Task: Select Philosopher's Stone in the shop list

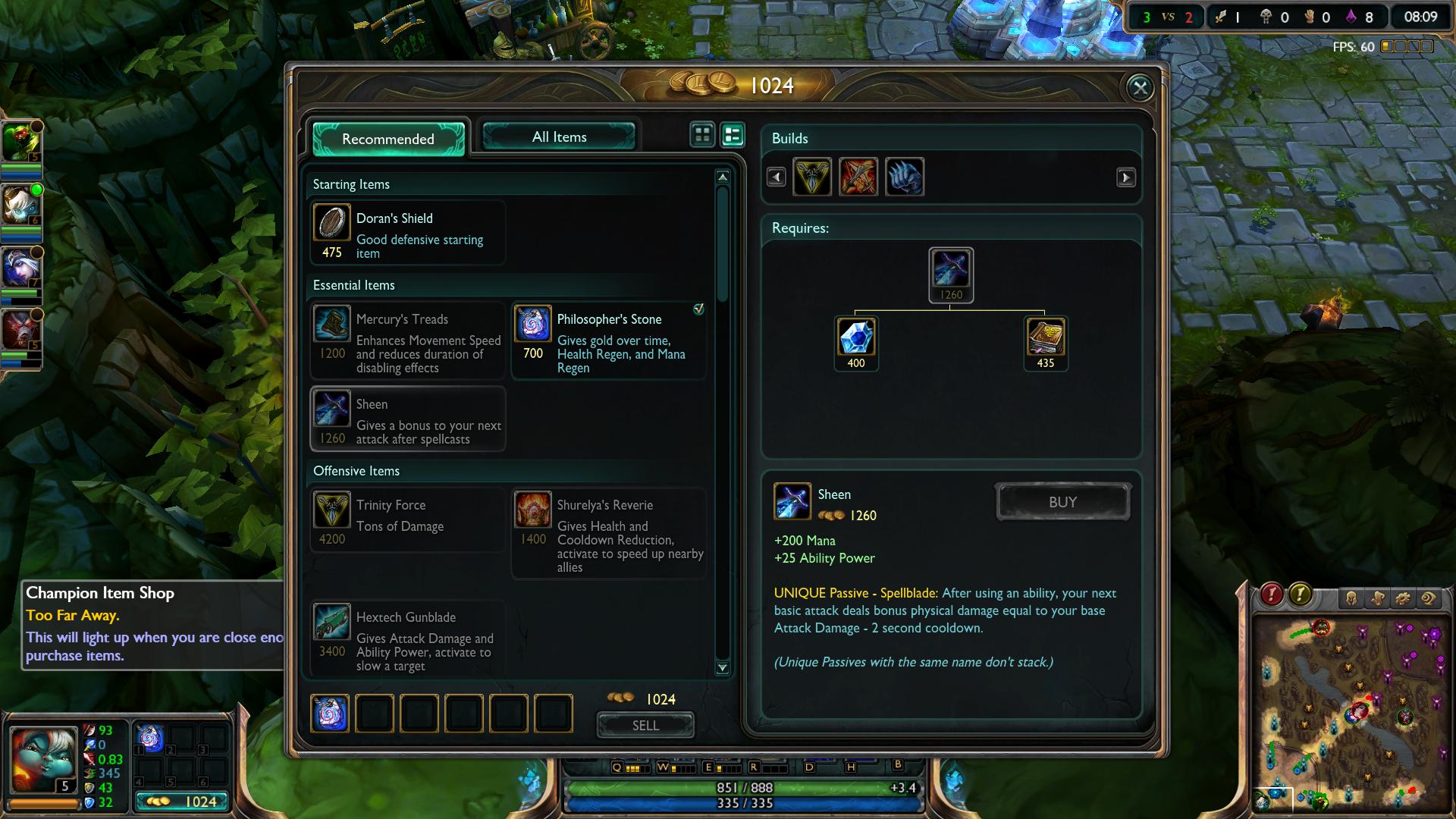Action: (609, 340)
